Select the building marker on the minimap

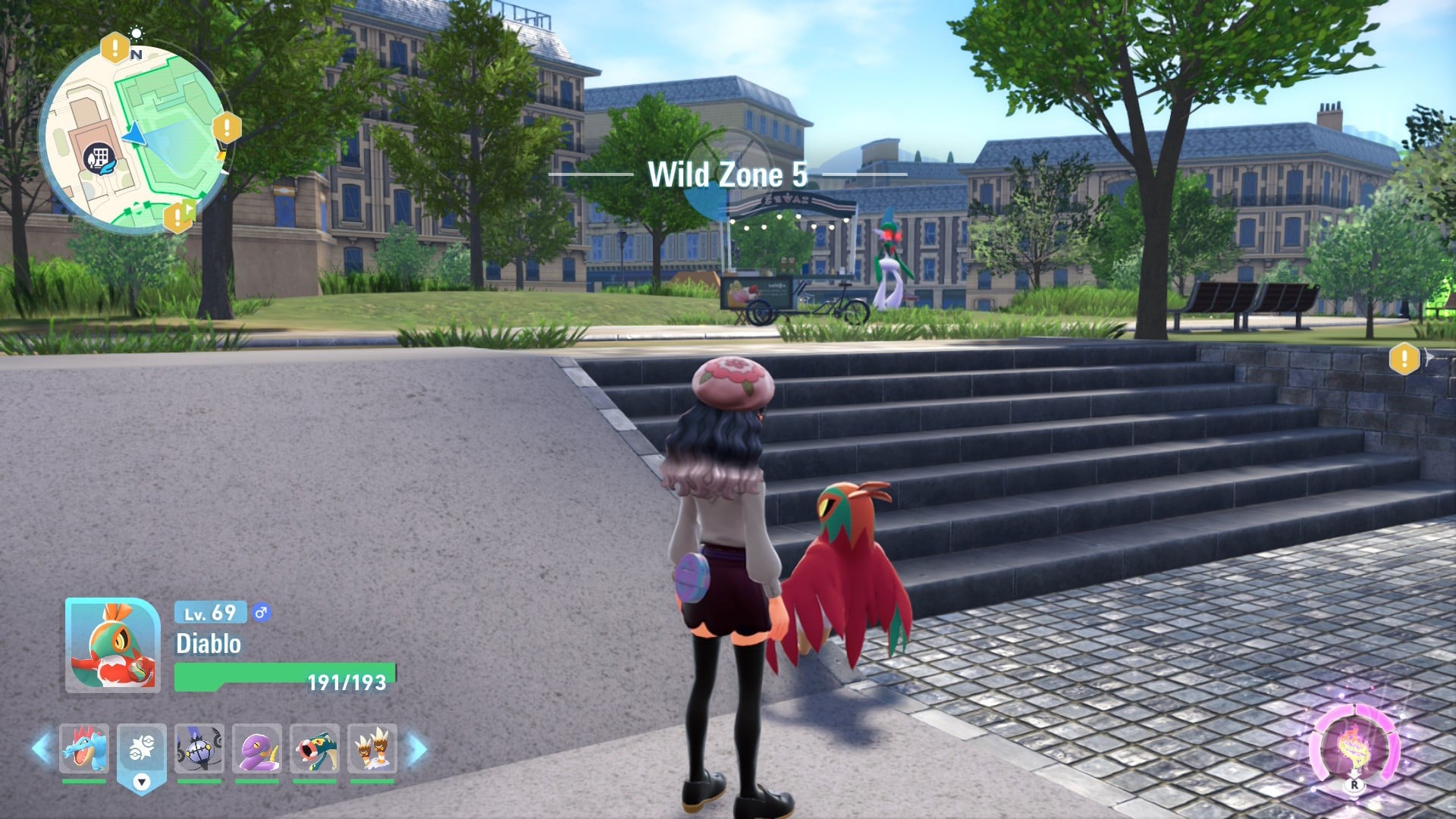click(96, 158)
